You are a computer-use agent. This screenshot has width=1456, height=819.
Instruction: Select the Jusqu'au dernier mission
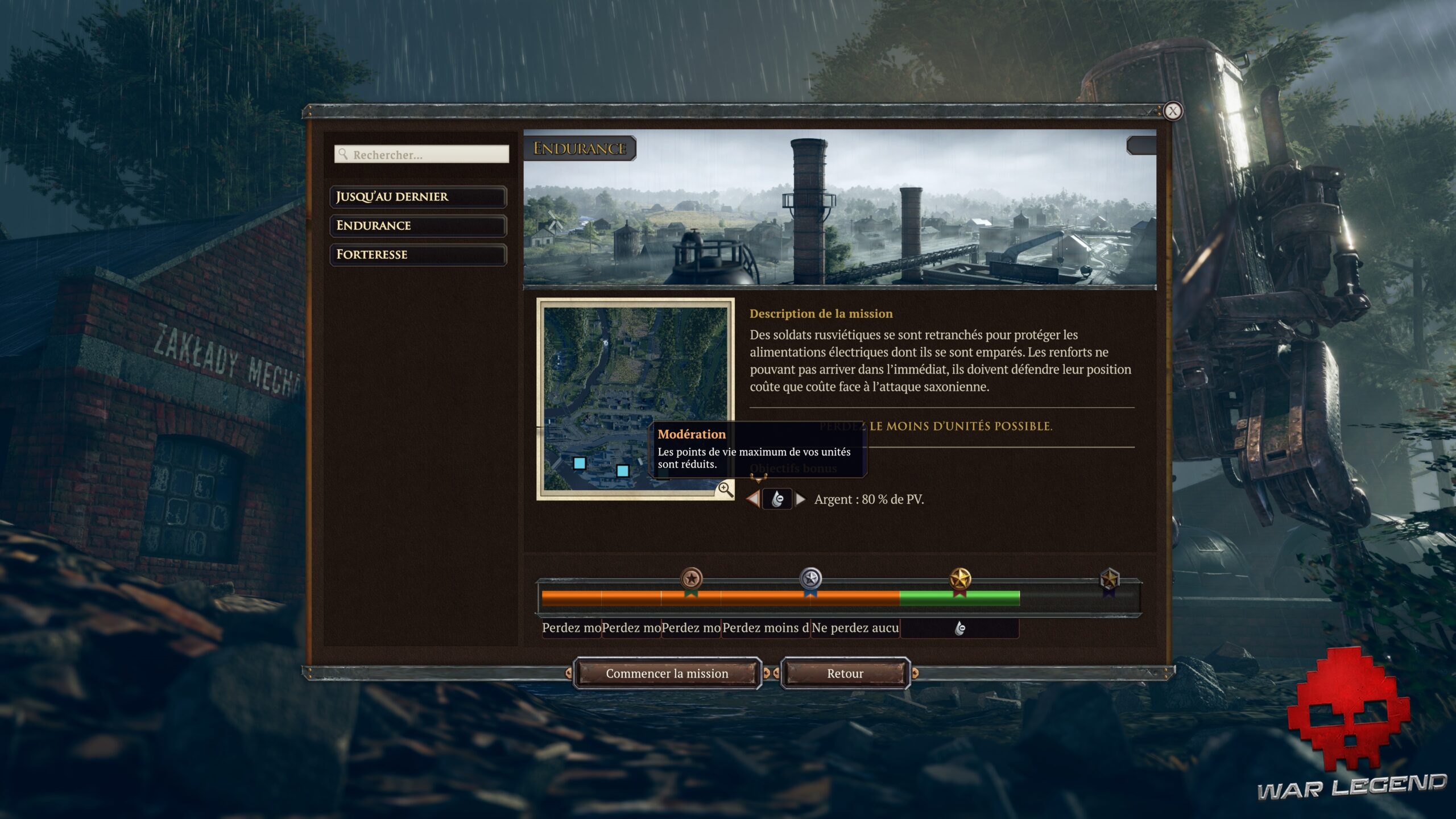click(418, 197)
